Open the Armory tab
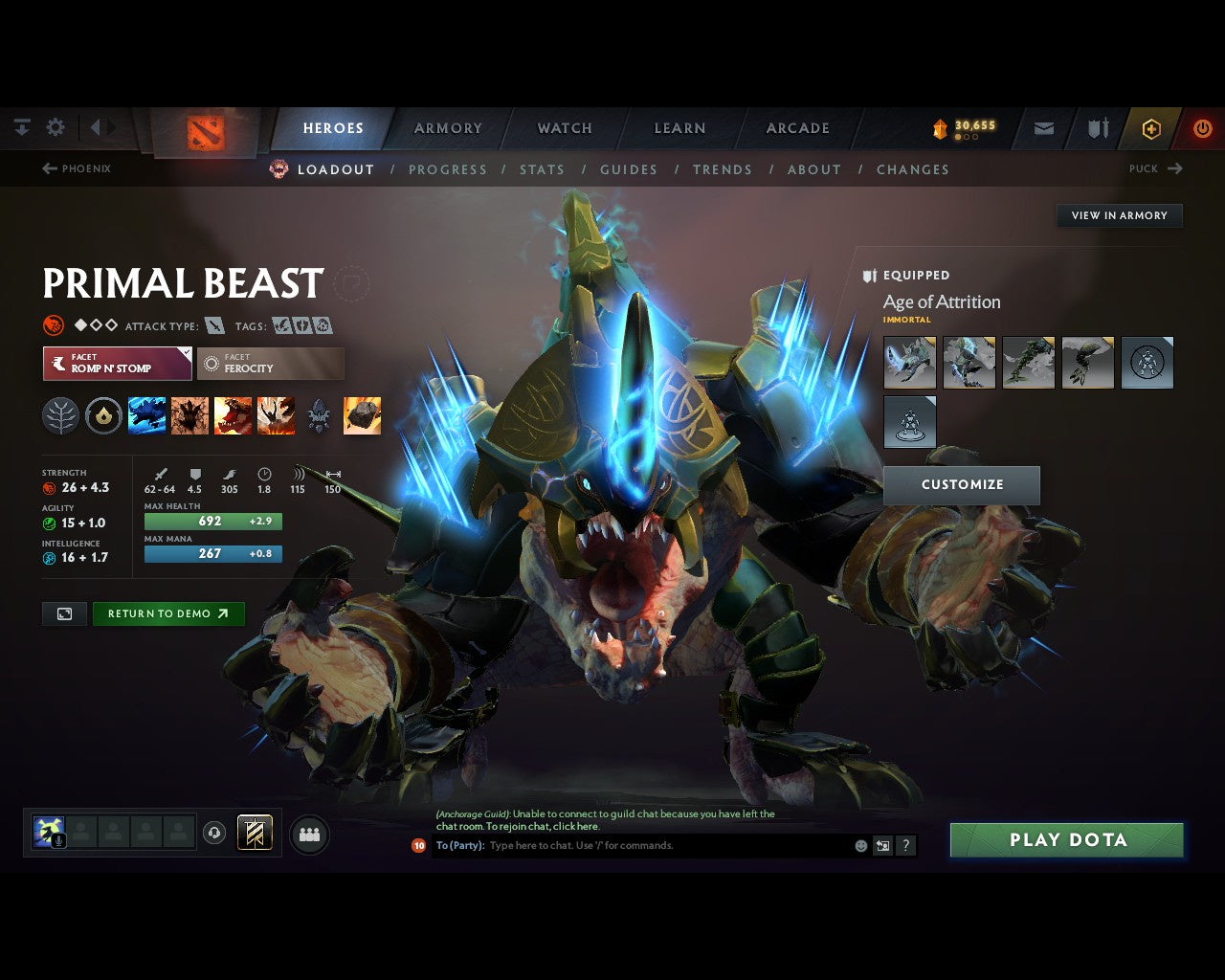Viewport: 1225px width, 980px height. click(x=448, y=128)
